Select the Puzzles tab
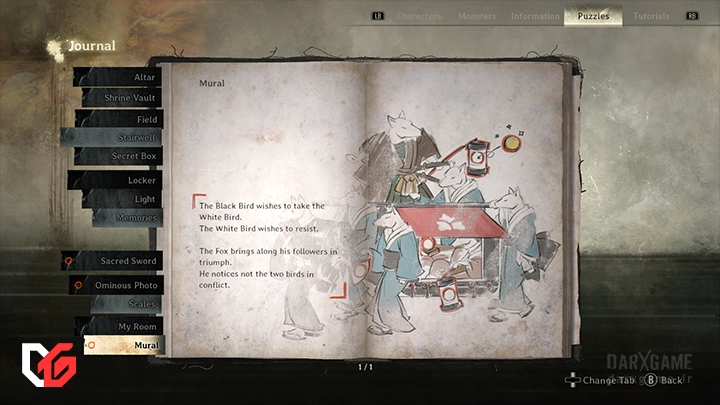720x405 pixels. pos(593,16)
